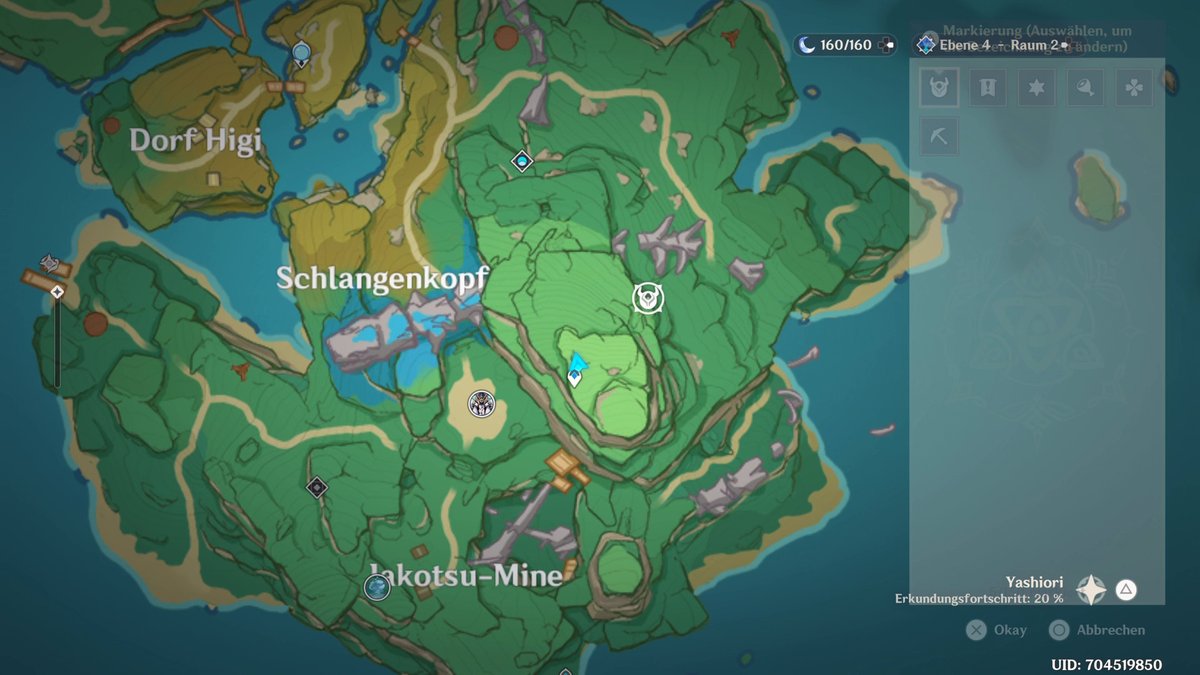Select the domain icon by Jakotsu-Mine
Image resolution: width=1200 pixels, height=675 pixels.
[x=377, y=587]
